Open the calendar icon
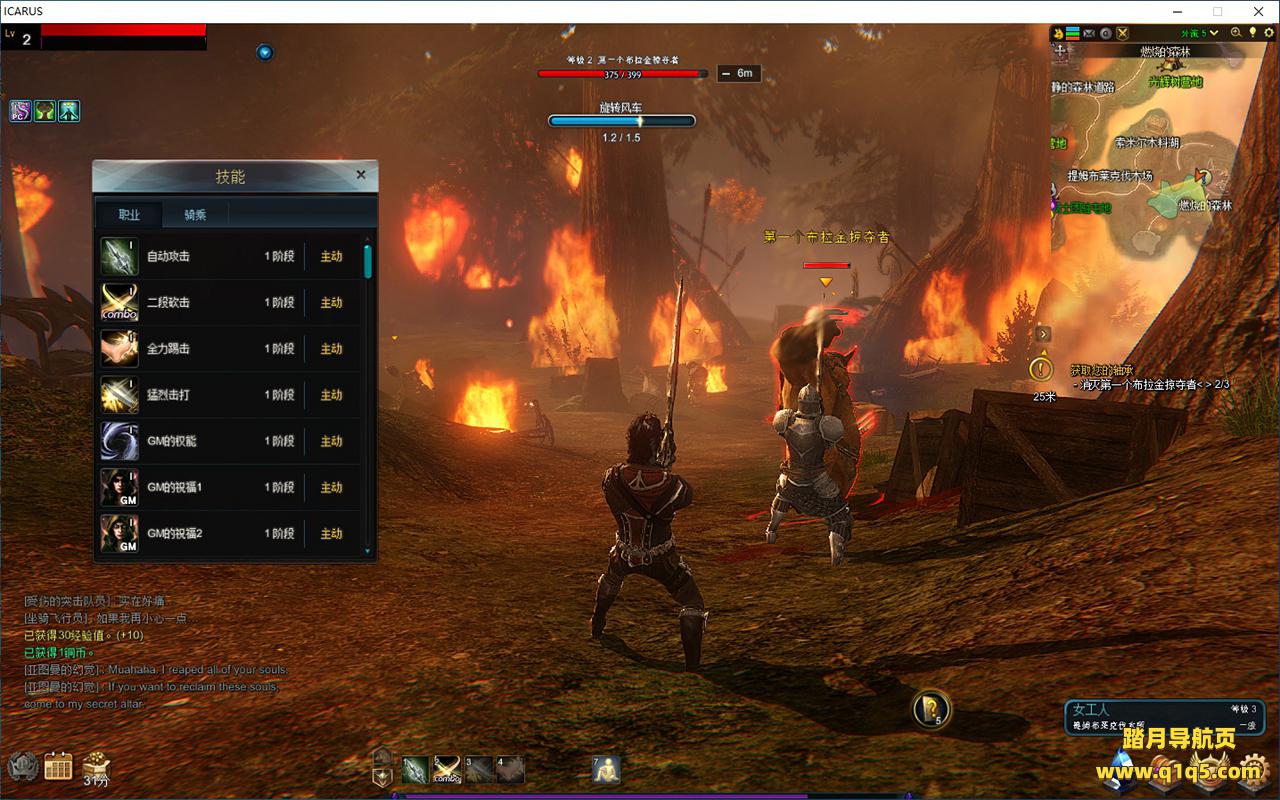The height and width of the screenshot is (800, 1280). [x=58, y=767]
